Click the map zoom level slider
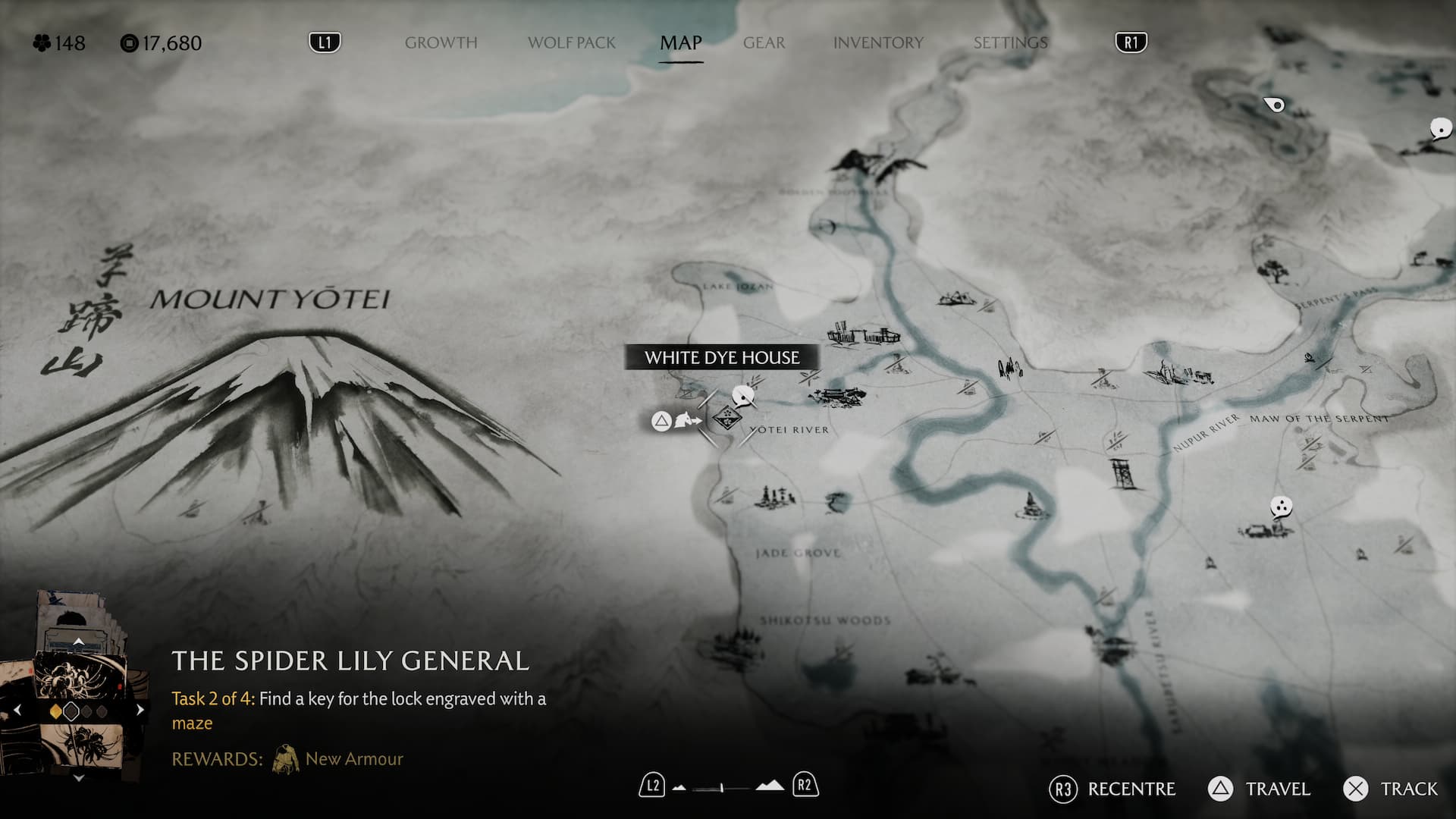The height and width of the screenshot is (819, 1456). [x=723, y=787]
